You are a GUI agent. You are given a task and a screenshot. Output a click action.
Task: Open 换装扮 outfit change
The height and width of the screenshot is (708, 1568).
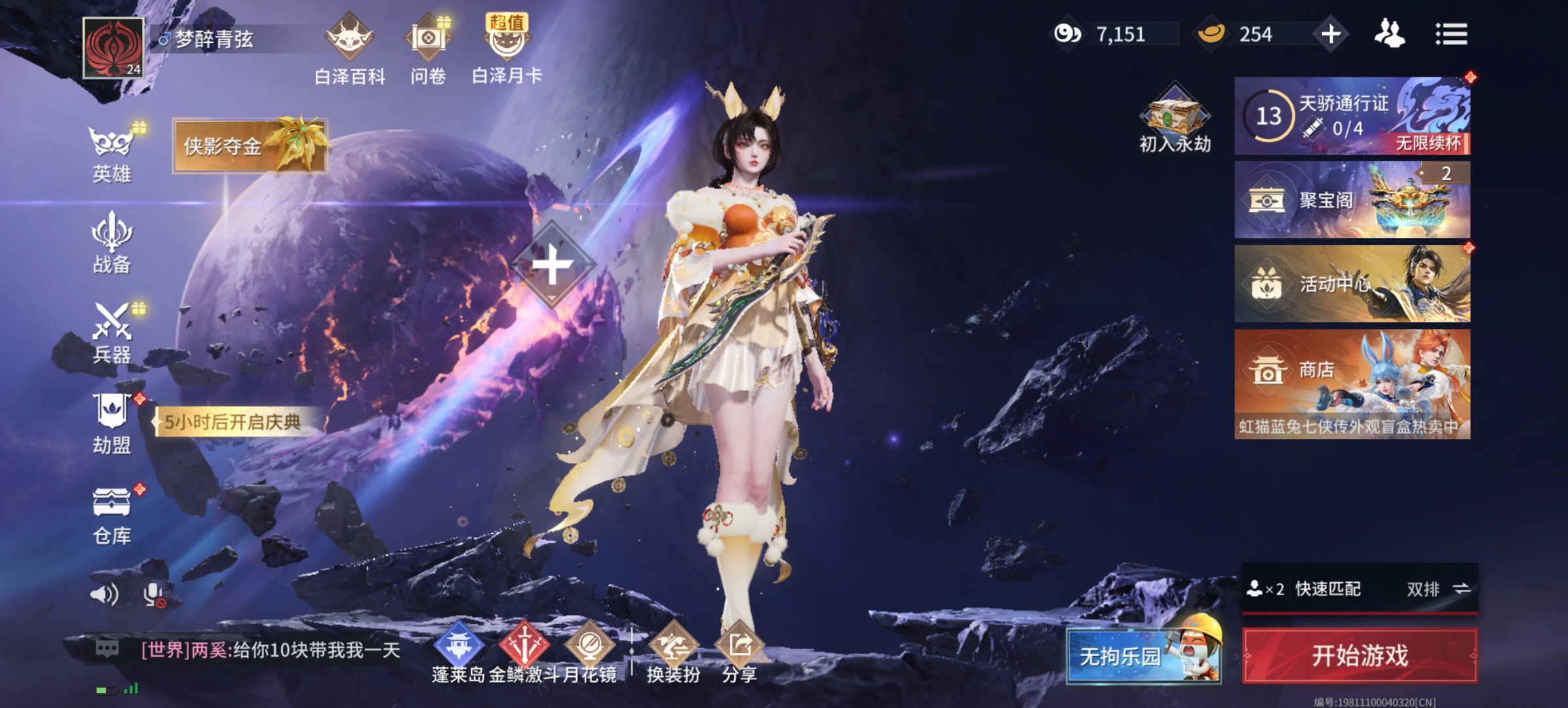[673, 652]
